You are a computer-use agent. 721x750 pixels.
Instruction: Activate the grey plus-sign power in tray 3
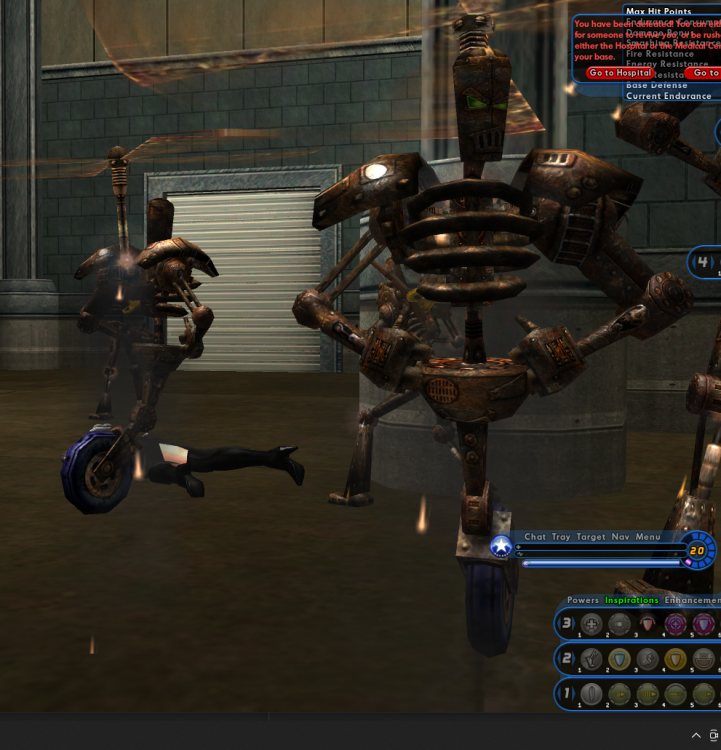pyautogui.click(x=592, y=624)
